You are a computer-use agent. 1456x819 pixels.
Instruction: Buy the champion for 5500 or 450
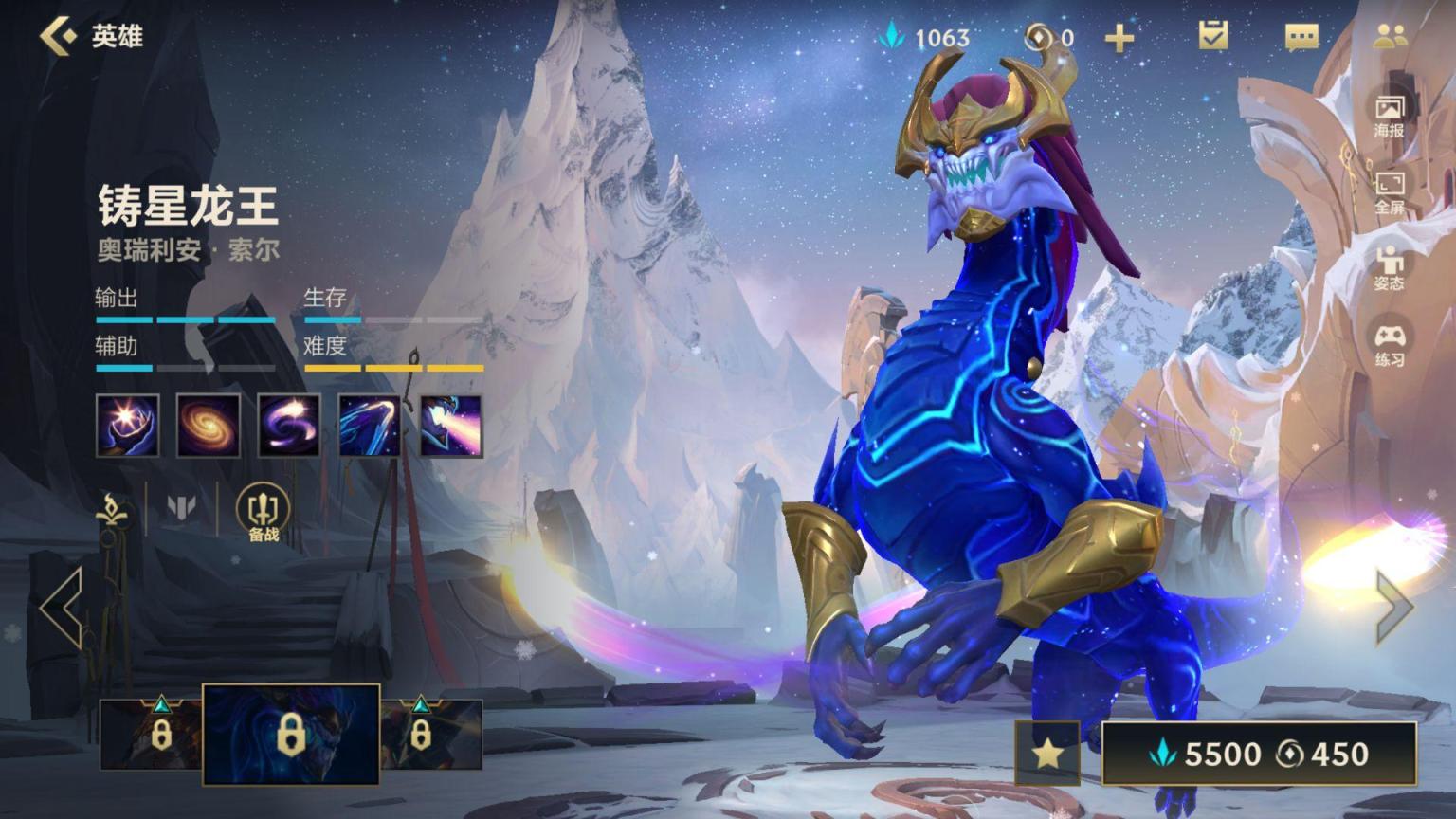(1258, 754)
